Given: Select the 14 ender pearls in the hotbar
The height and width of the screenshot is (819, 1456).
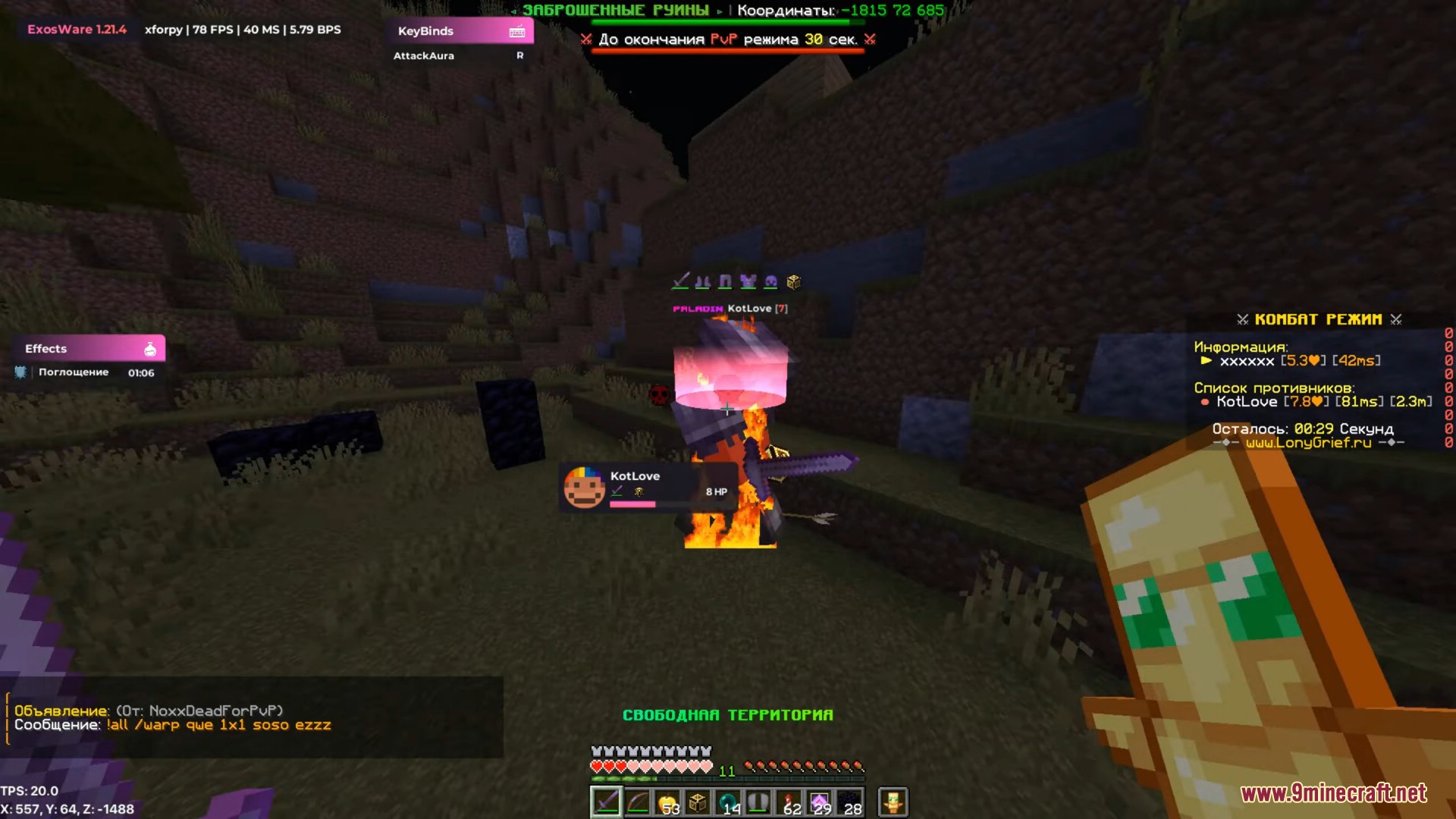Looking at the screenshot, I should (x=729, y=802).
